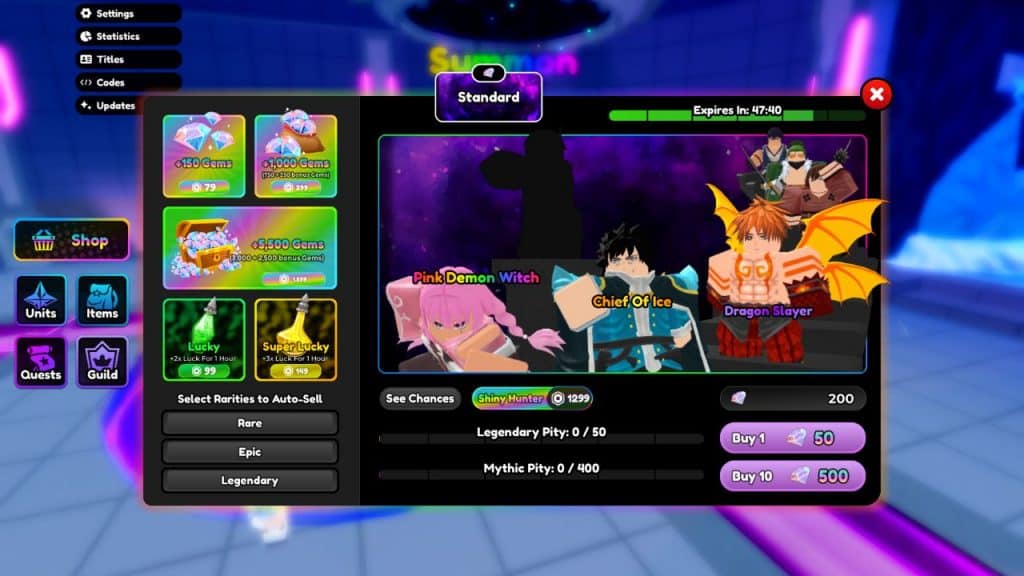The width and height of the screenshot is (1024, 576).
Task: View summon chances with See Chances
Action: (420, 399)
